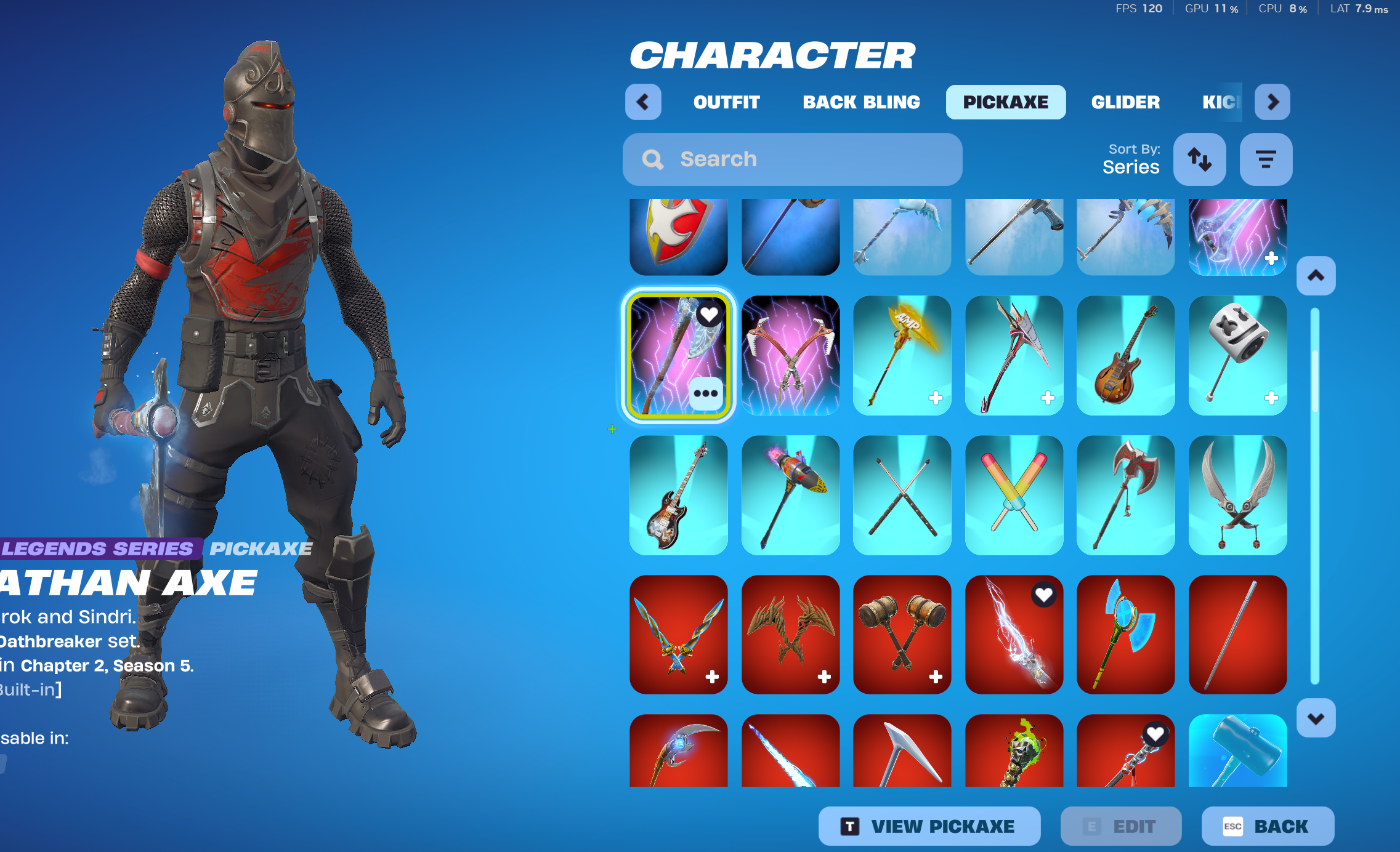Screen dimensions: 1400x852
Task: Select the Glider tab
Action: coord(1125,102)
